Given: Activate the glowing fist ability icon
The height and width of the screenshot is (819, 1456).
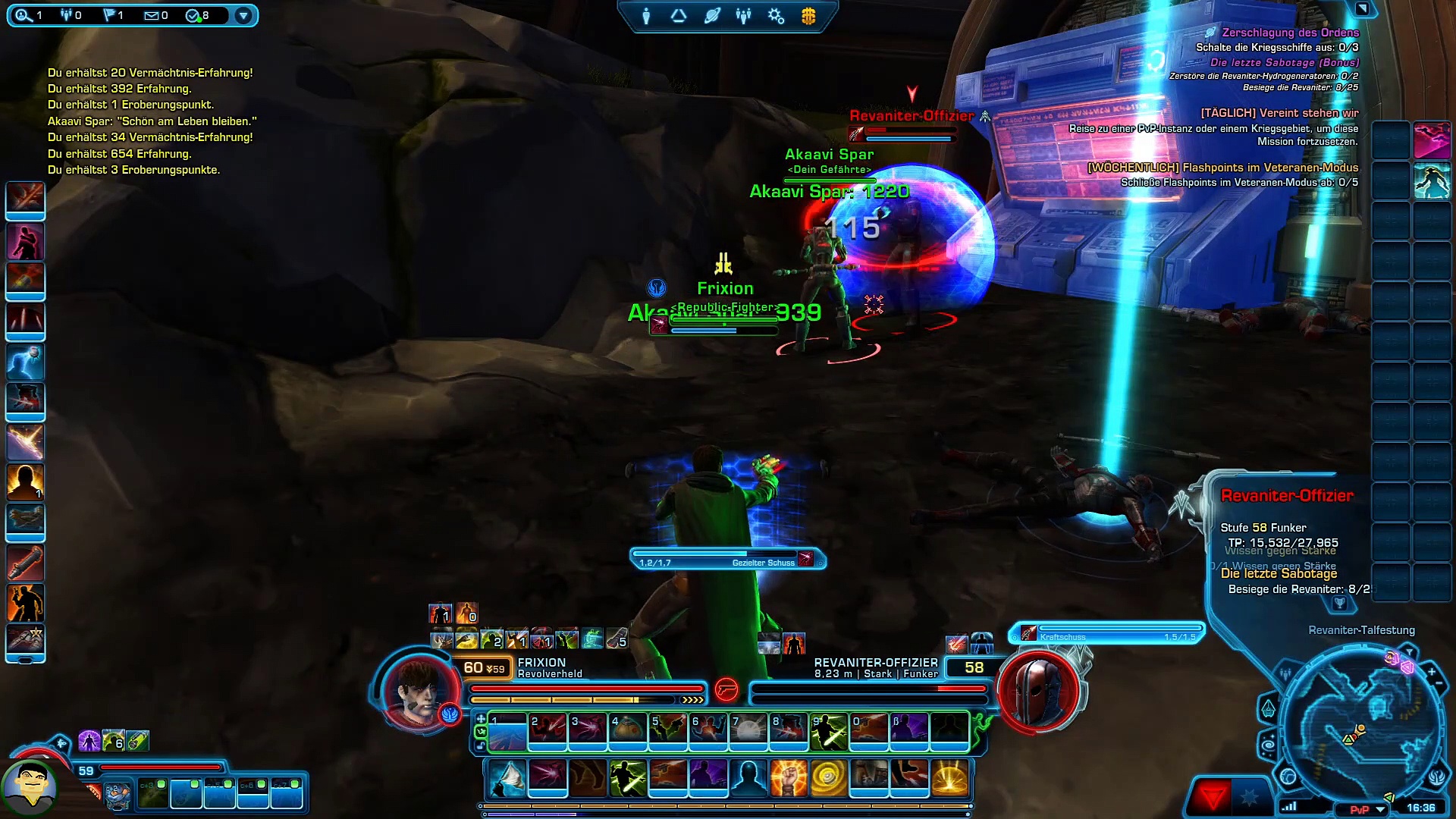Looking at the screenshot, I should pos(788,778).
